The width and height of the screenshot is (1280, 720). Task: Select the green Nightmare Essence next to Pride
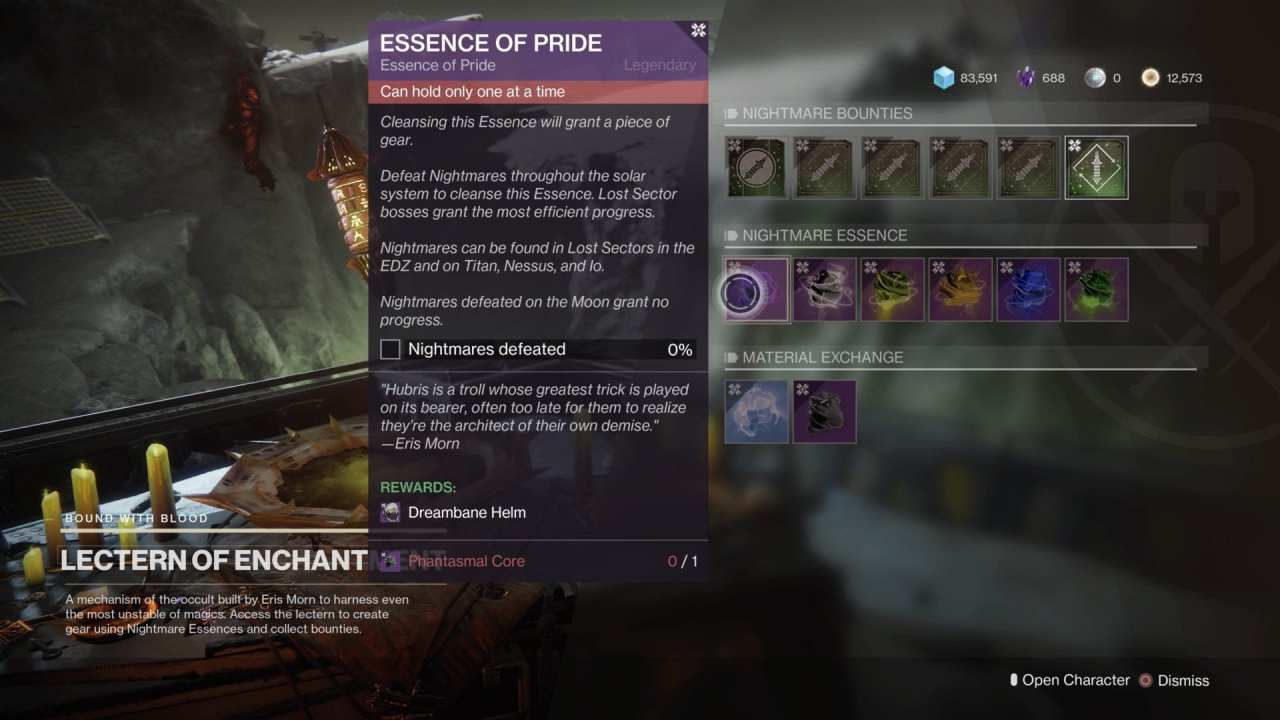tap(892, 290)
